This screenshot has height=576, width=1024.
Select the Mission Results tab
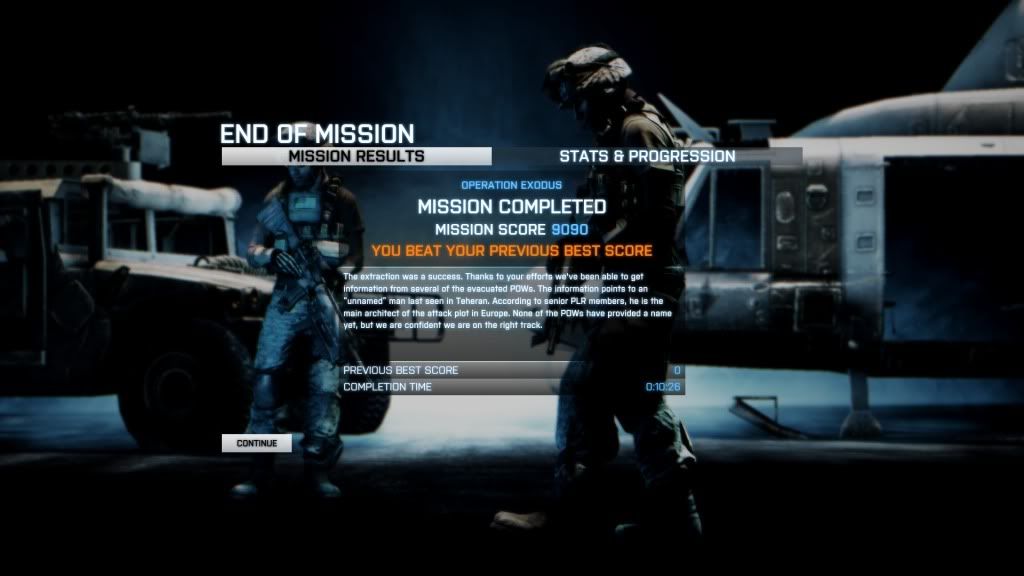[x=356, y=156]
